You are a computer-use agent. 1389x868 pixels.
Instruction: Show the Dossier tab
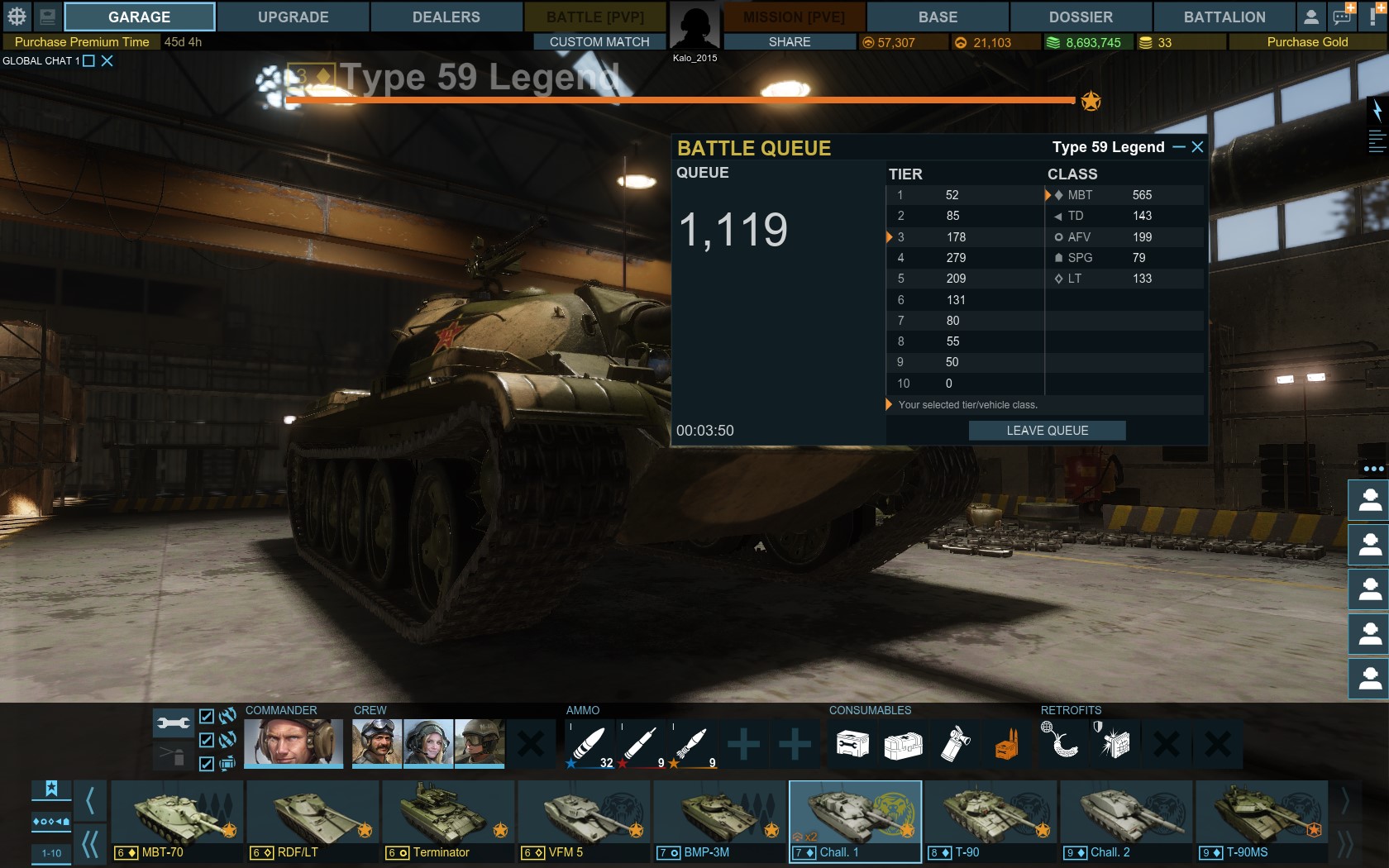click(x=1081, y=17)
